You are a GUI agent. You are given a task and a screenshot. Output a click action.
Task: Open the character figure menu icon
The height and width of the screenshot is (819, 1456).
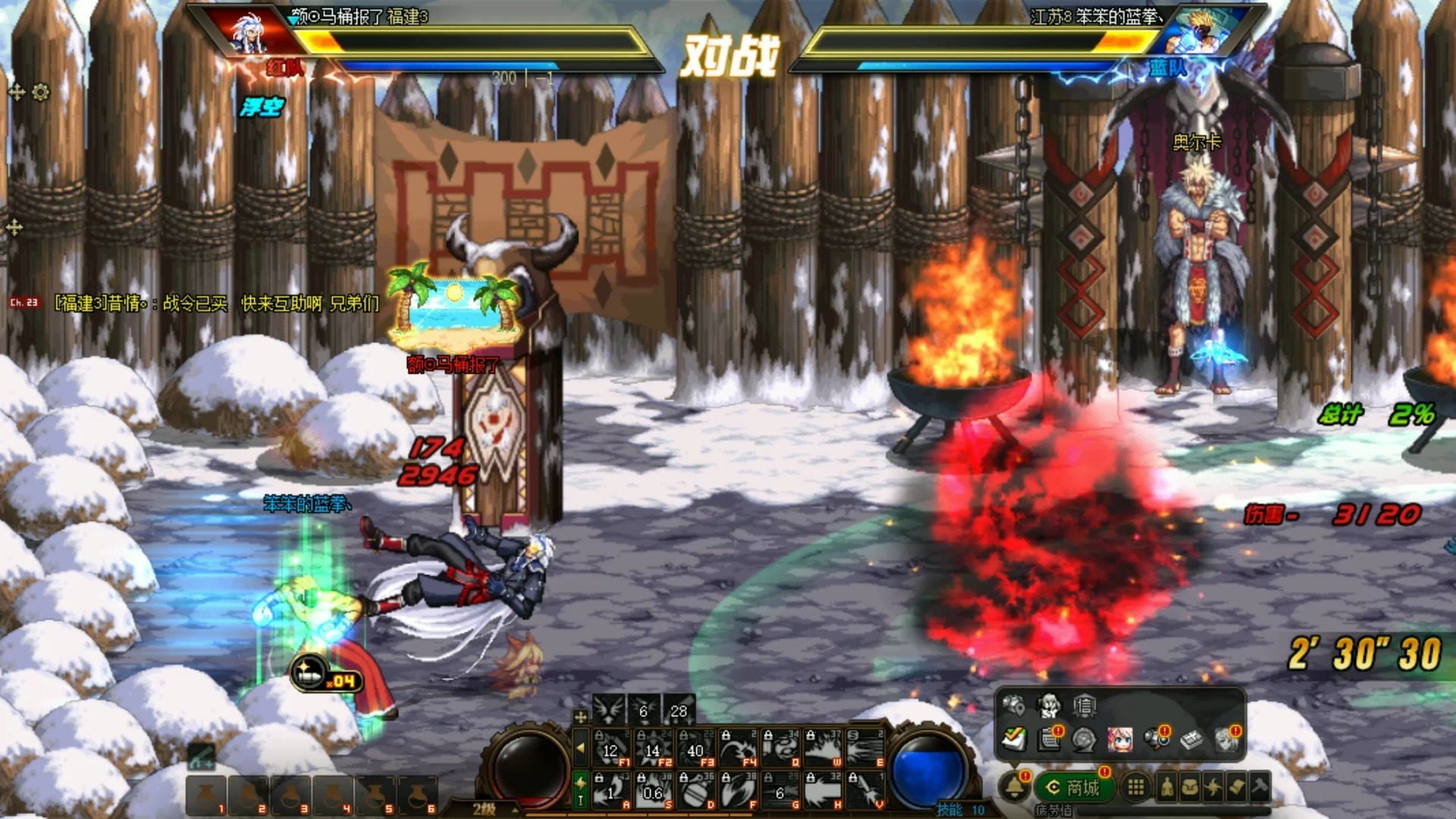[1167, 788]
